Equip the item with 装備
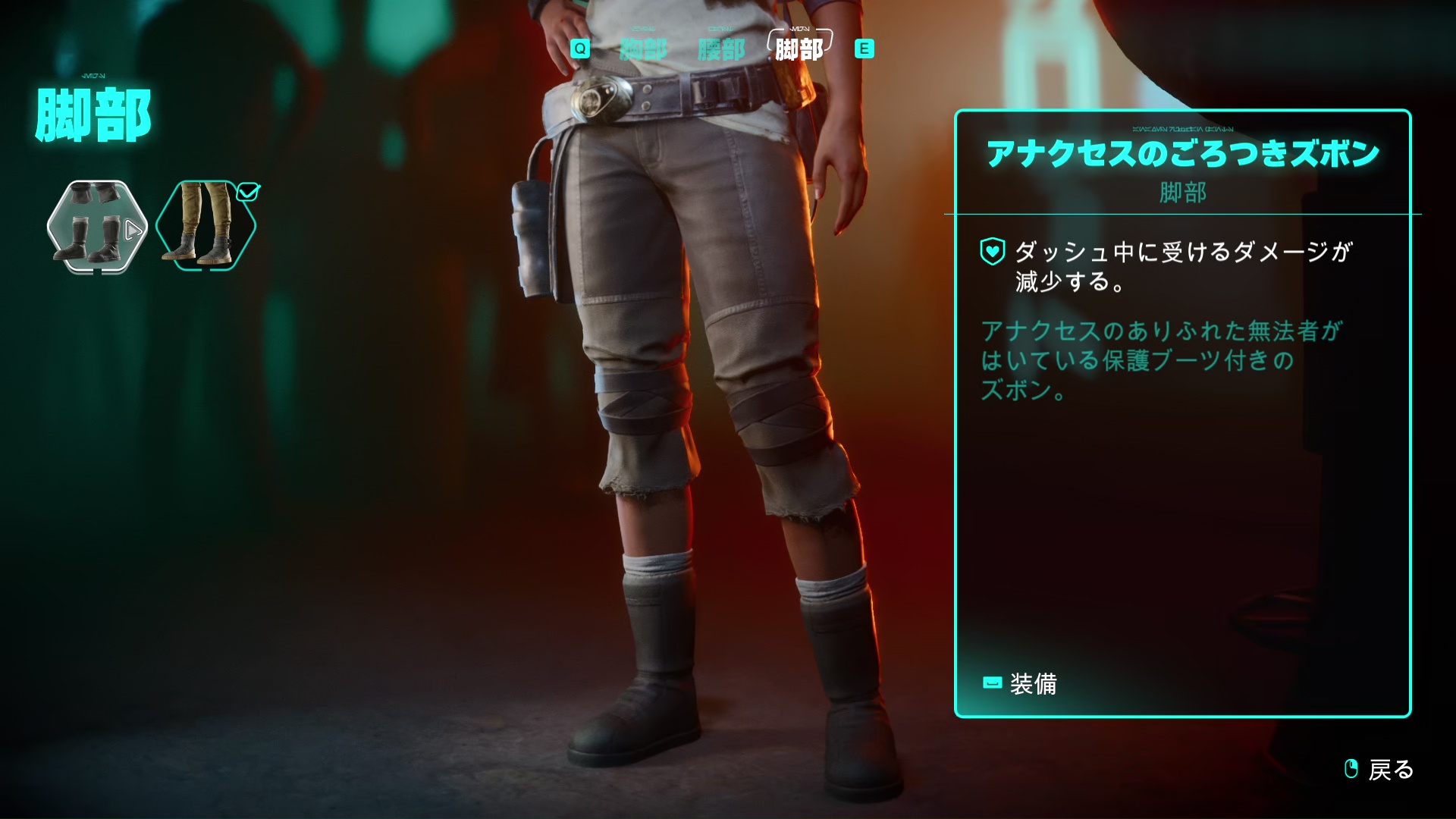 (1020, 684)
